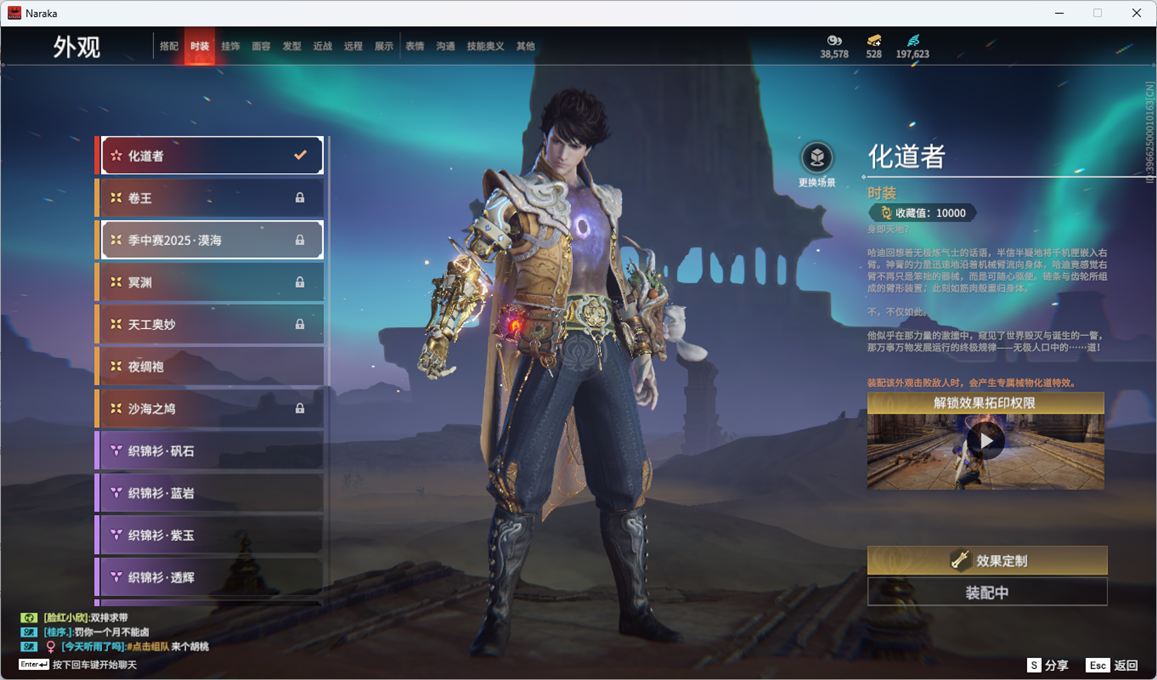Image resolution: width=1157 pixels, height=680 pixels.
Task: Switch to the 面容 tab
Action: click(x=261, y=46)
